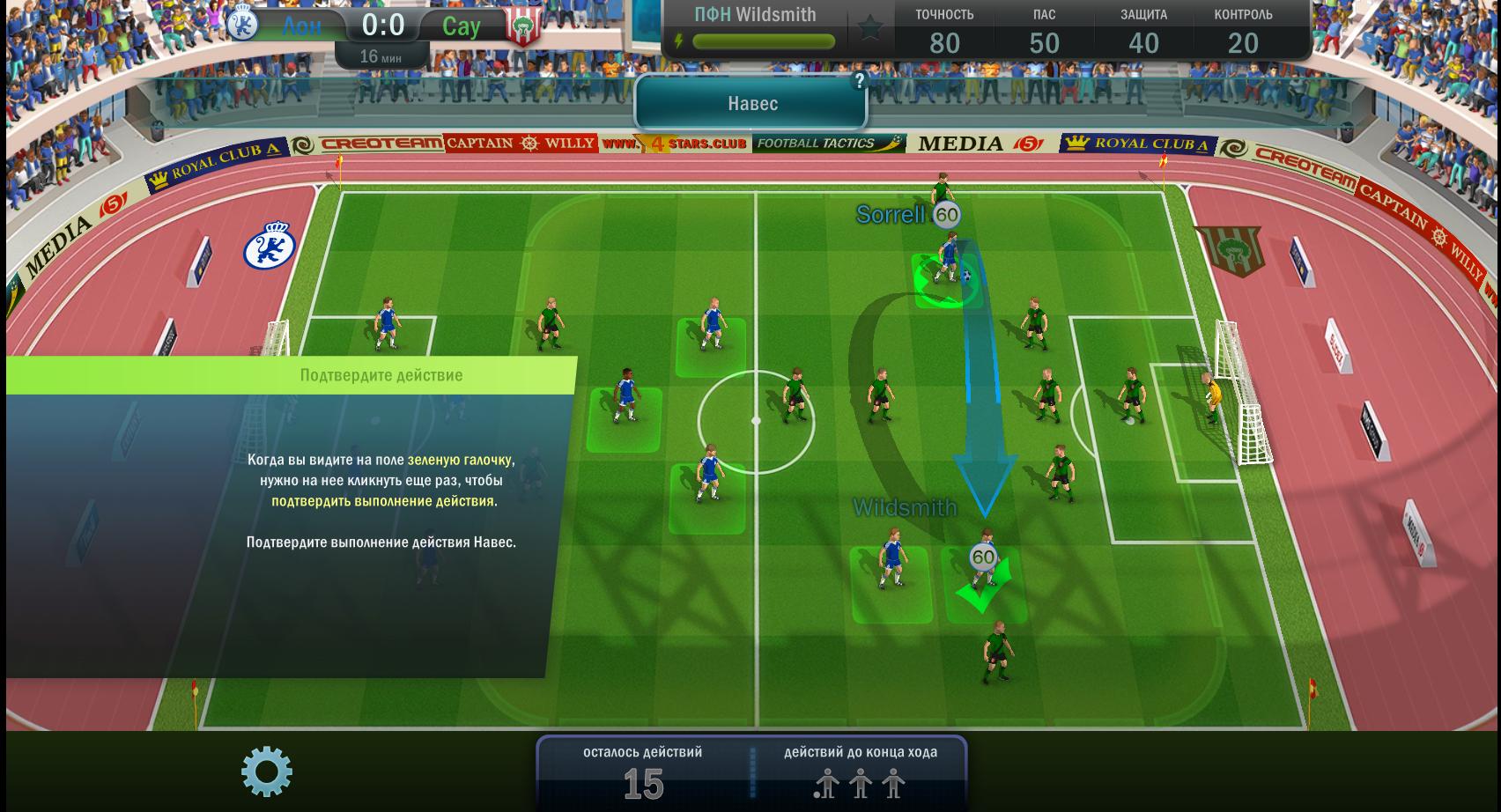1501x812 pixels.
Task: Click the star icon beside Wildsmith's name
Action: point(870,29)
